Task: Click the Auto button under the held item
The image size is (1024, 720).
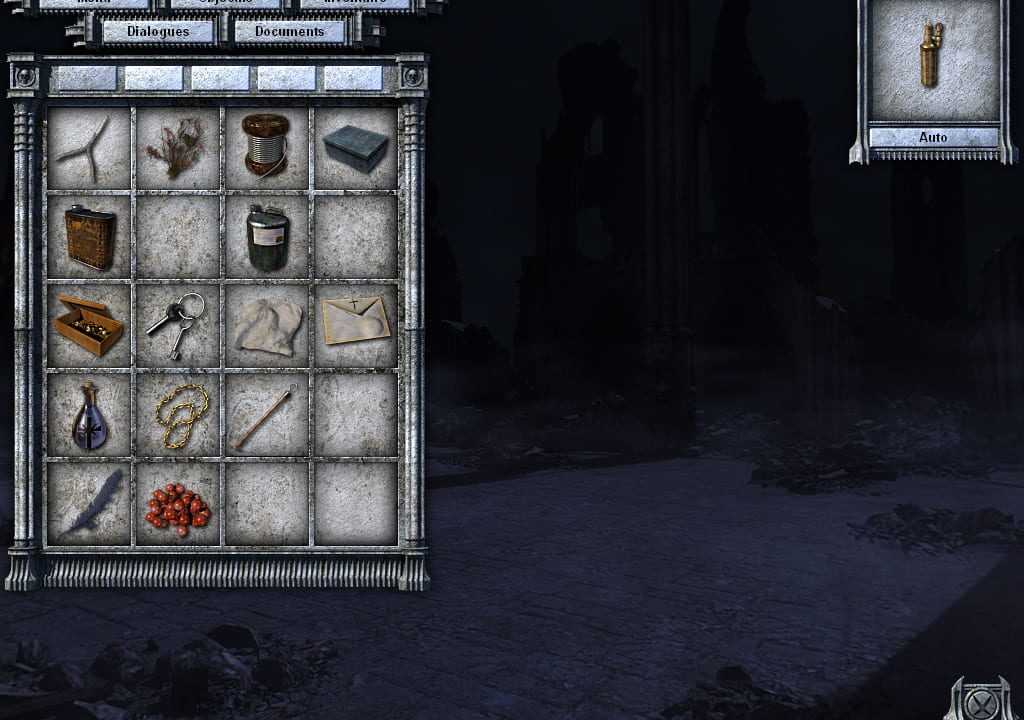Action: pyautogui.click(x=933, y=137)
